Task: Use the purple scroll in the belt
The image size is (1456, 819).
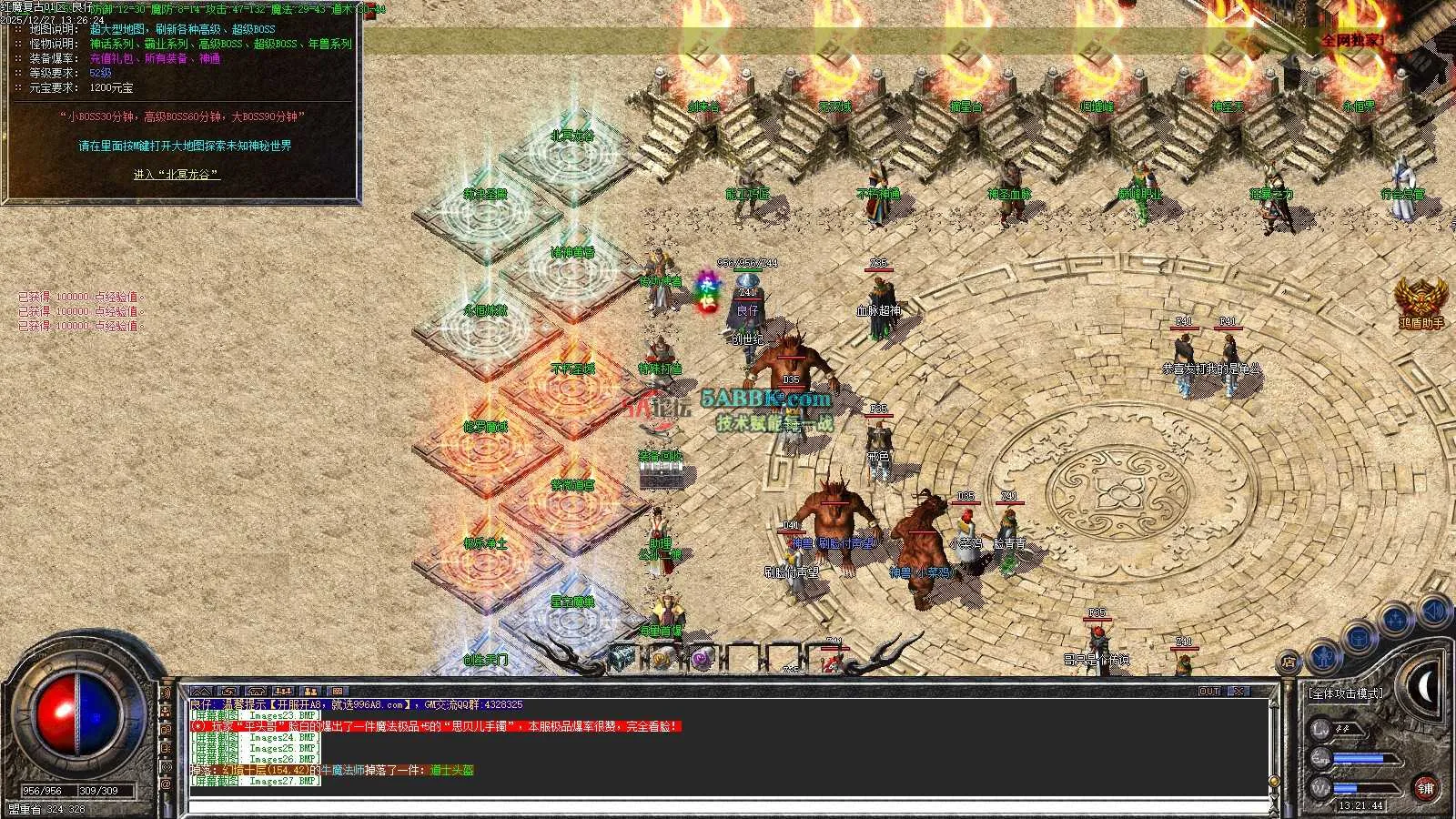Action: coord(701,658)
